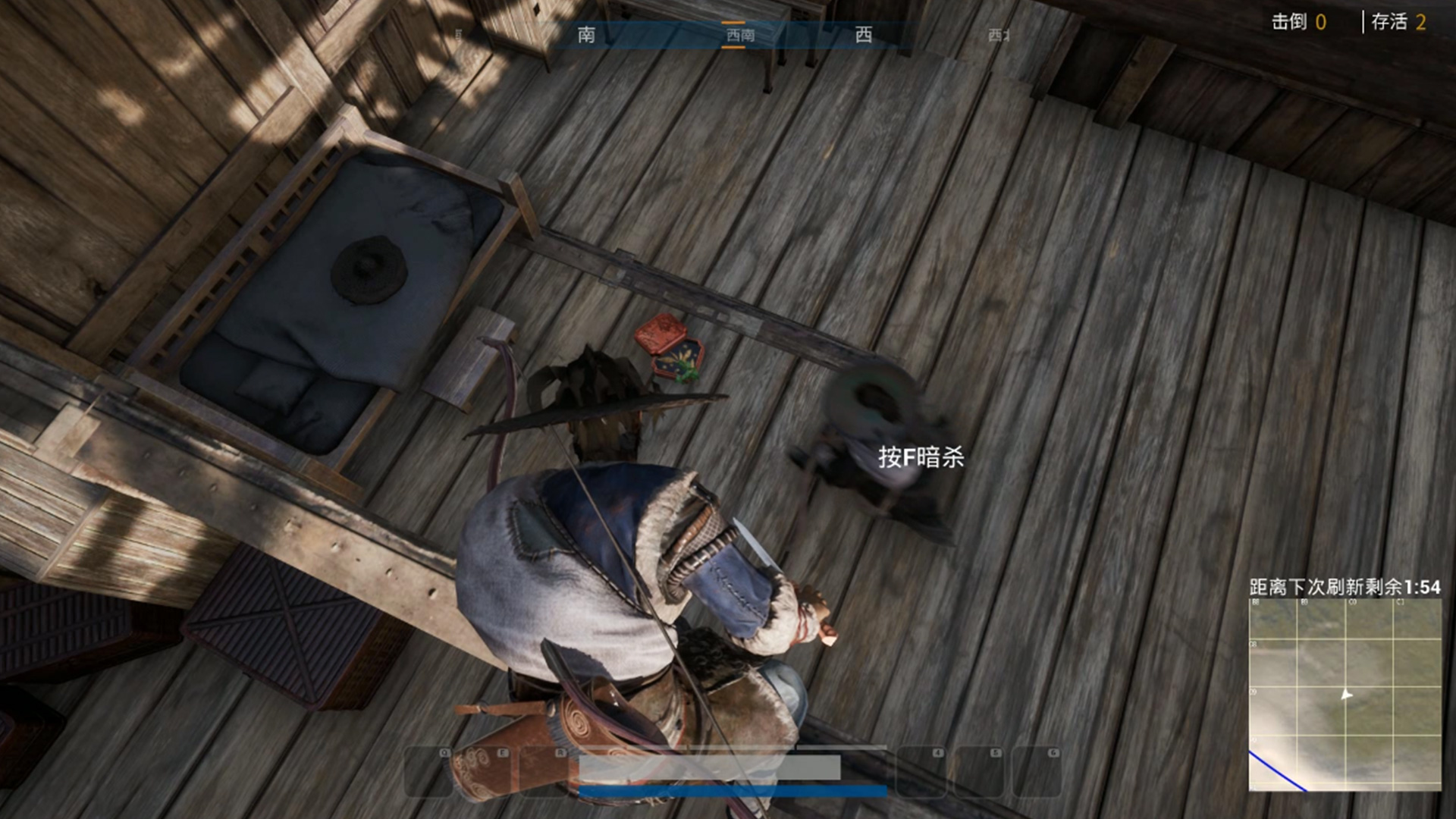Select the skill slot labeled Q

pyautogui.click(x=428, y=771)
